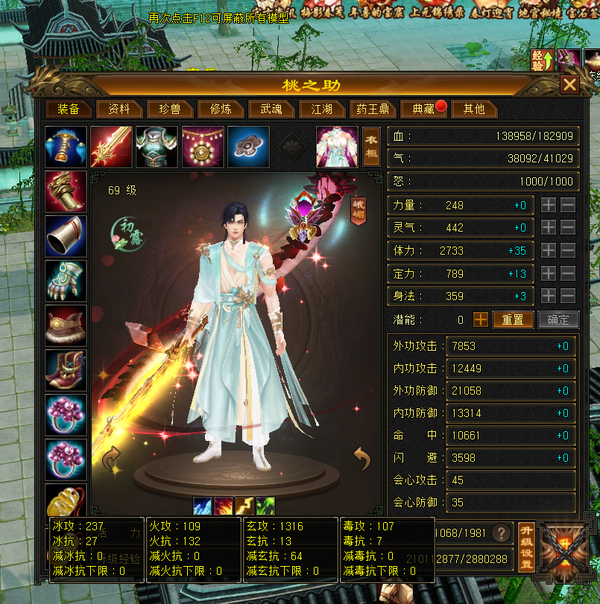
Task: Open the 资料 tab
Action: click(x=119, y=109)
